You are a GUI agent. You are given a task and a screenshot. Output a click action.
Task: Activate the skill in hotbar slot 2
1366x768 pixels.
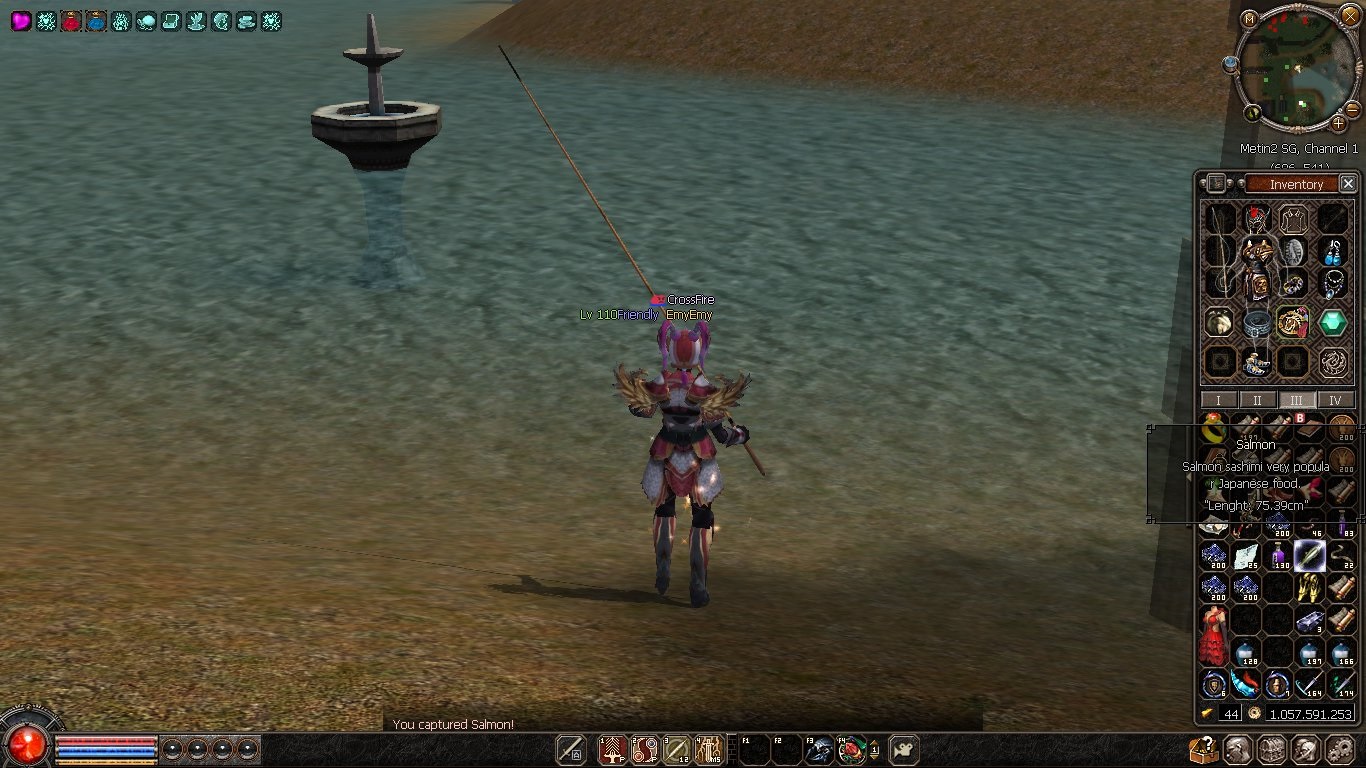coord(645,749)
